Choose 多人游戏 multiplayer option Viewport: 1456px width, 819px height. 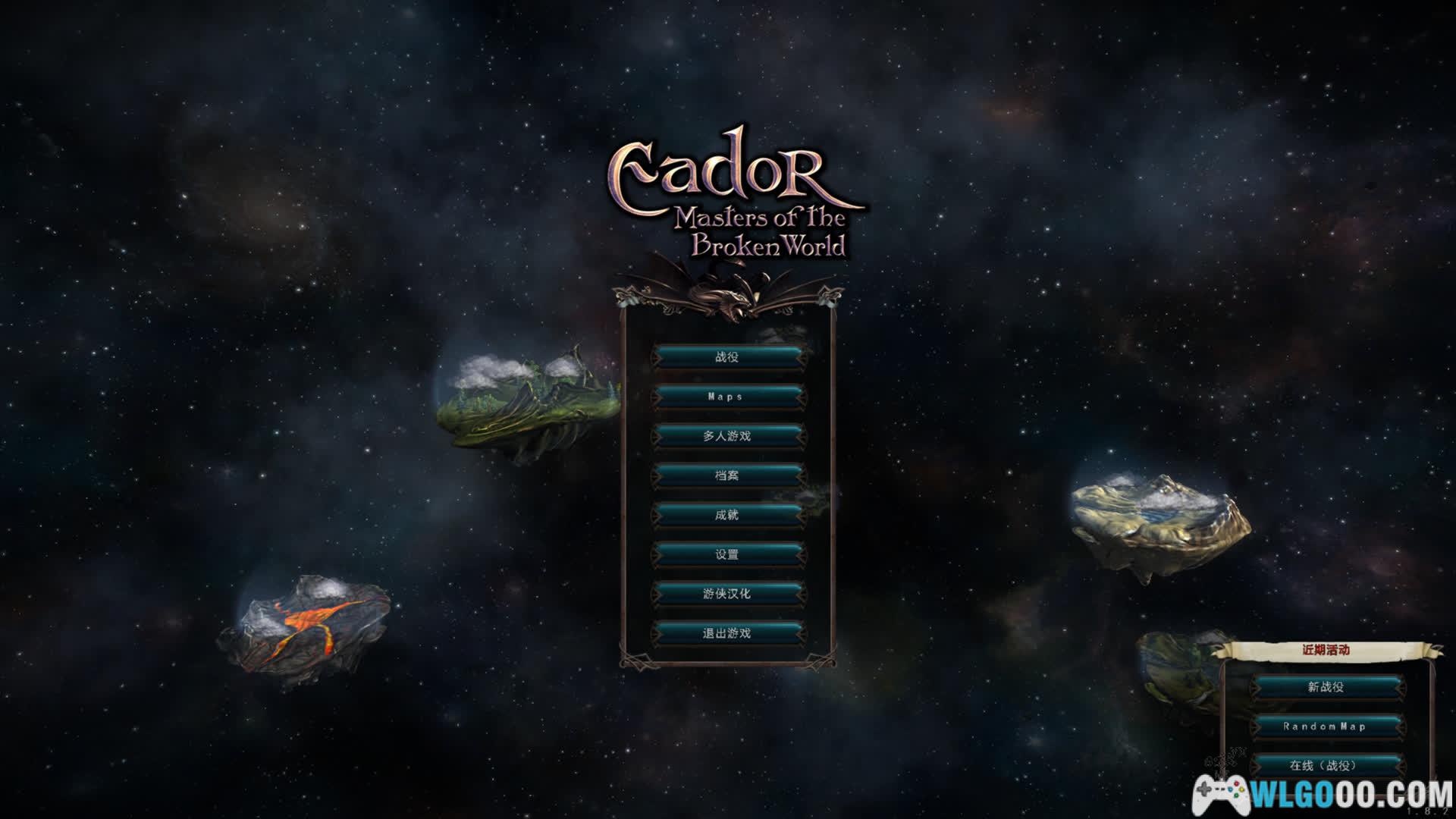pos(727,436)
